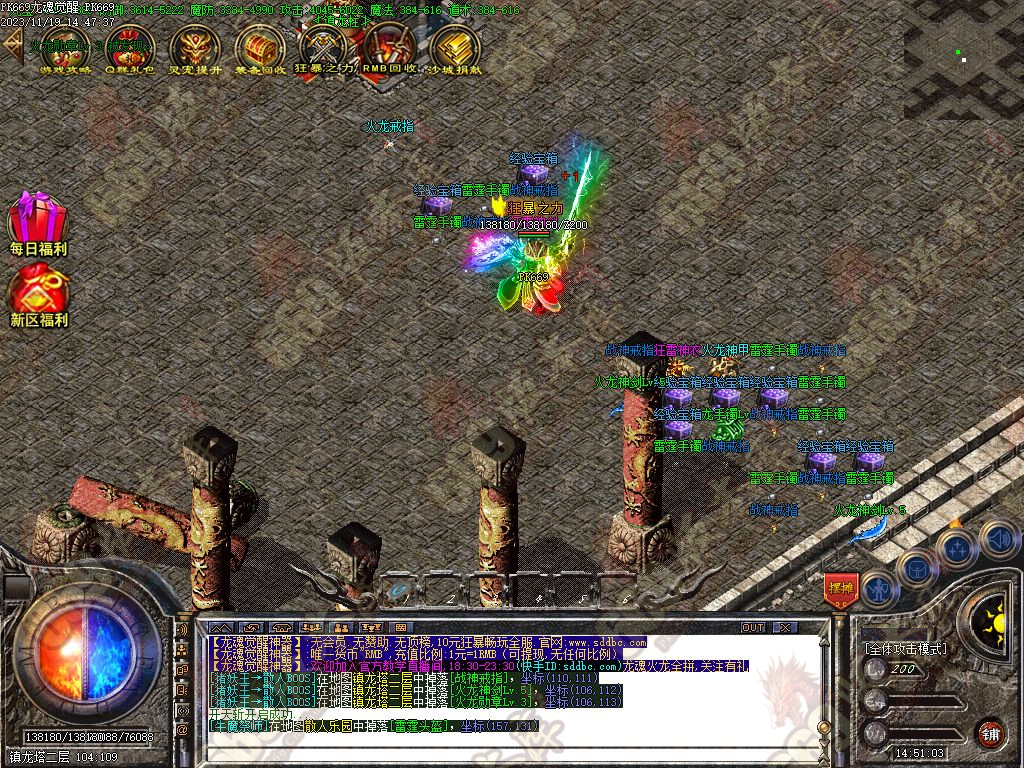Collapse the top icon bar with the left arrow
The width and height of the screenshot is (1024, 768).
click(12, 45)
